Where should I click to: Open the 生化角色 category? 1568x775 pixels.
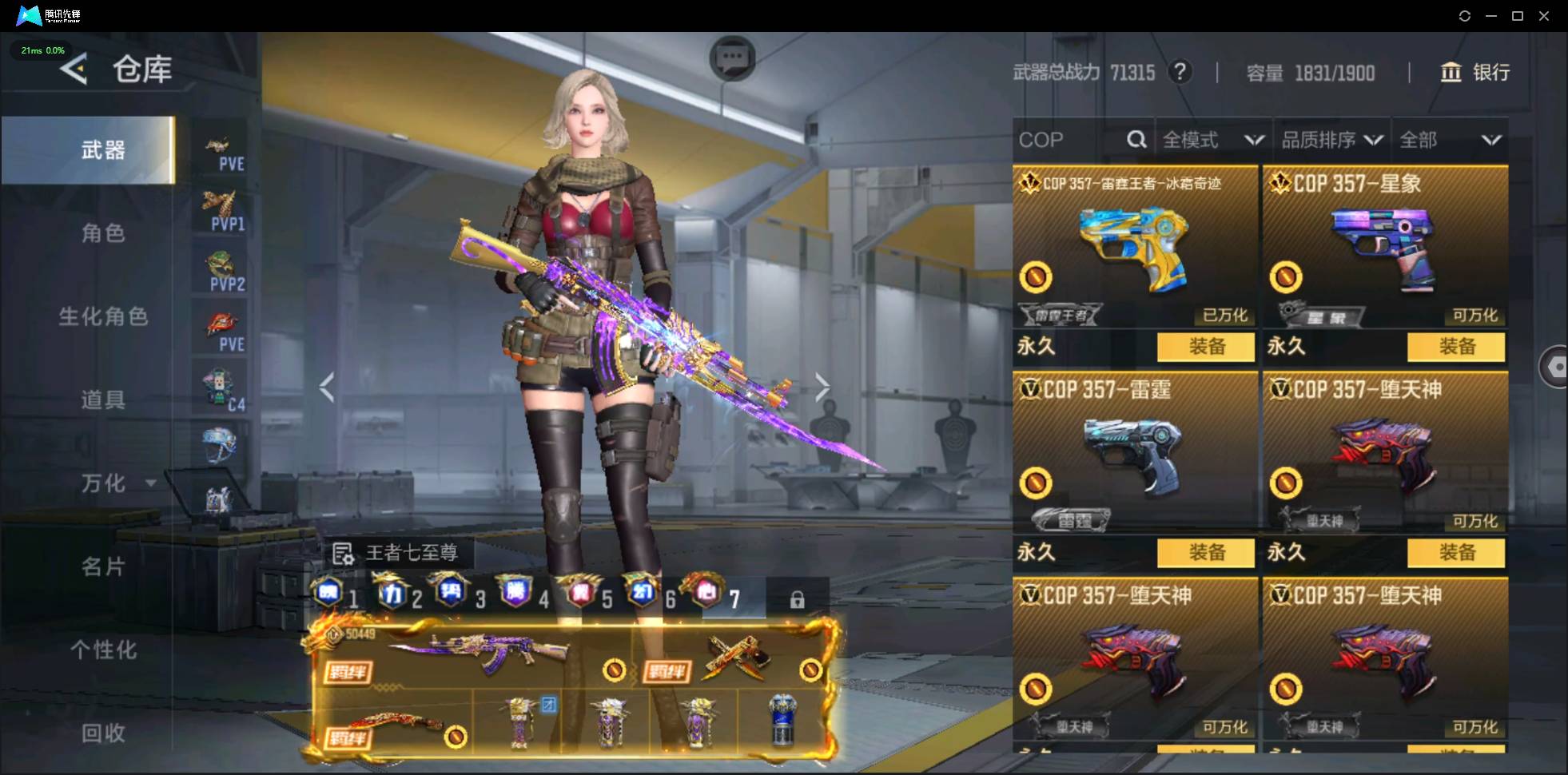click(x=103, y=316)
